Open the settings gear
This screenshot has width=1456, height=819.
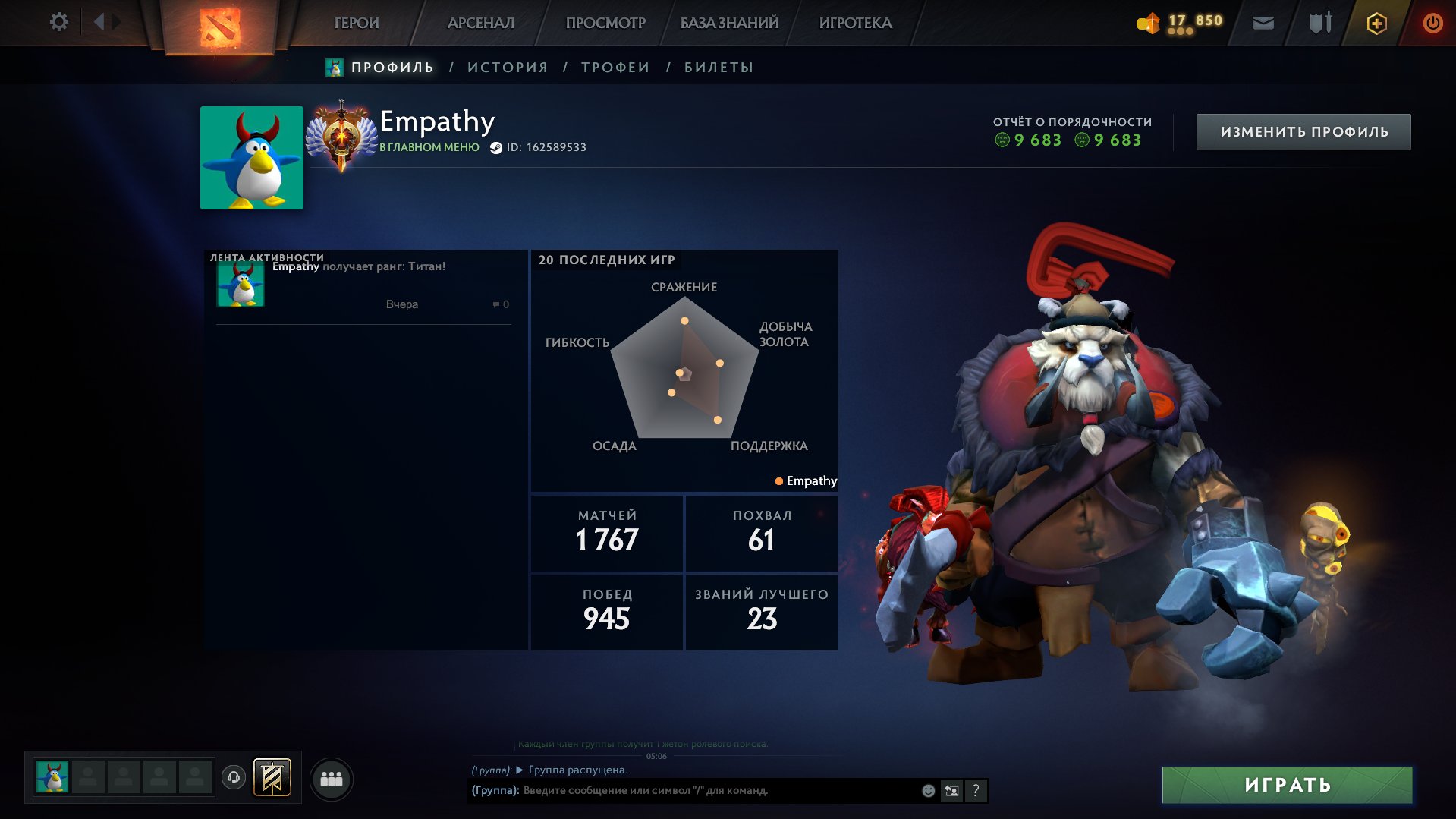tap(58, 22)
